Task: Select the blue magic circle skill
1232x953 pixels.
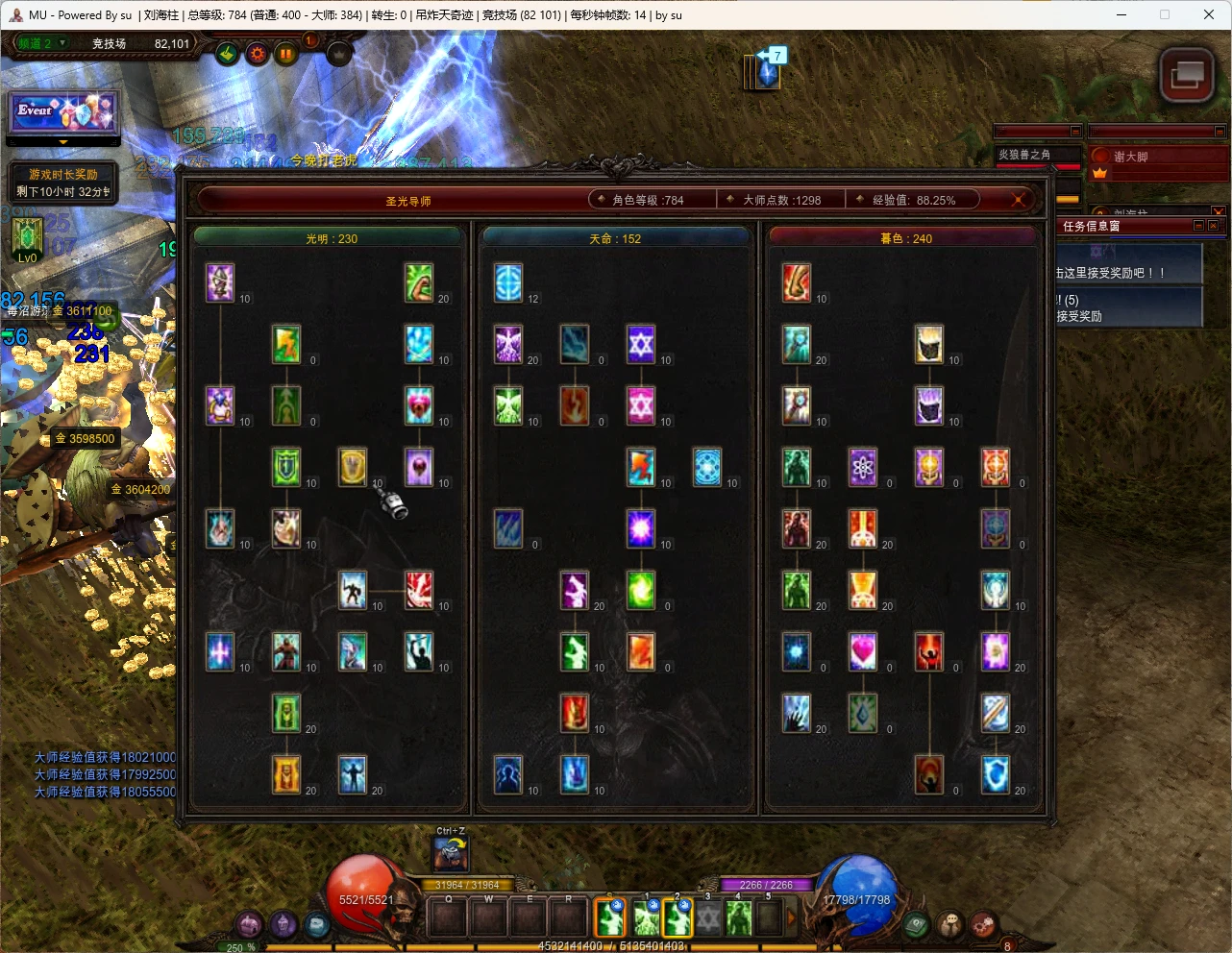Action: (x=707, y=467)
